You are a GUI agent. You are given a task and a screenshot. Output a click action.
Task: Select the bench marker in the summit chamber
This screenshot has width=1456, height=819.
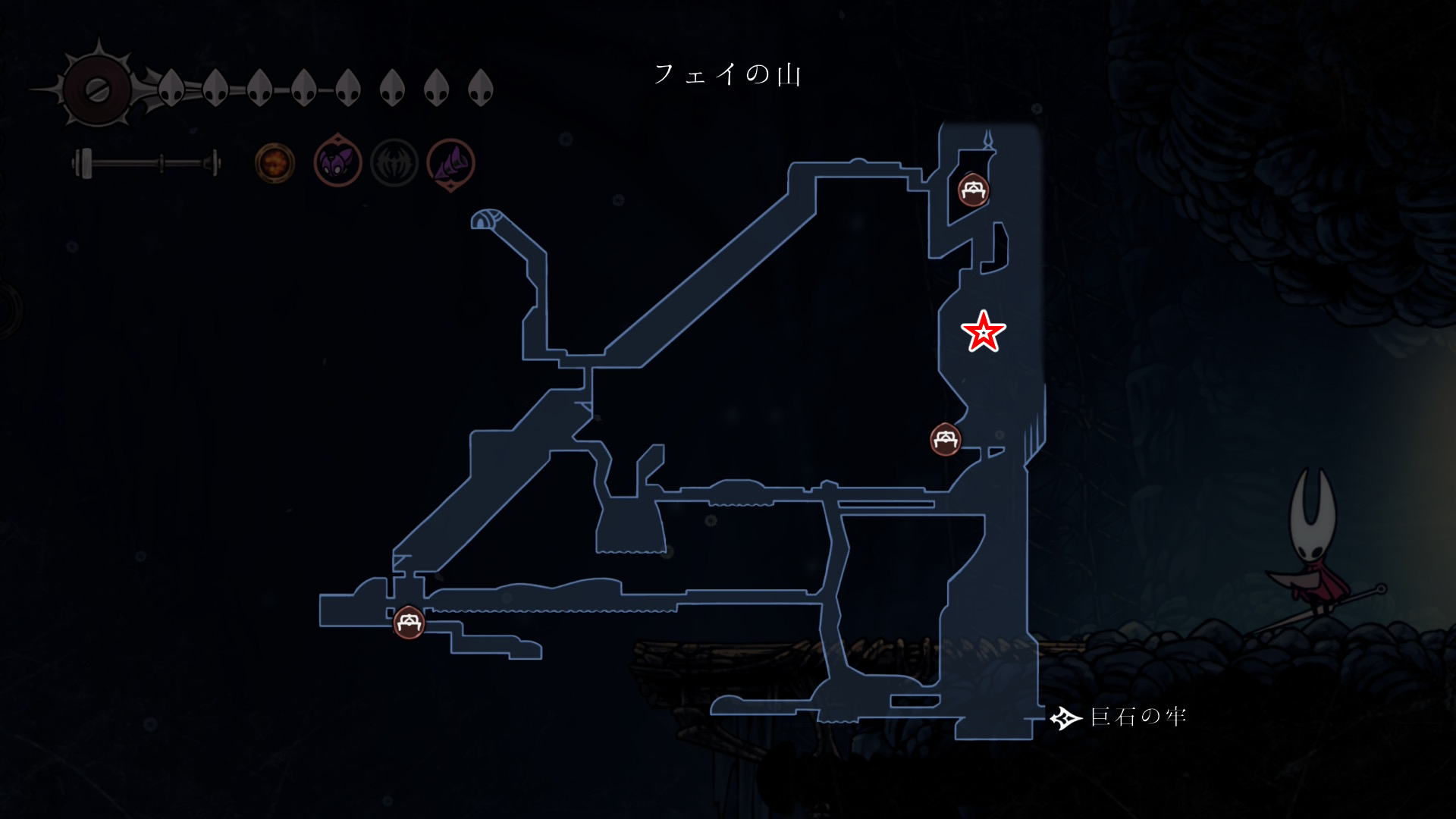(973, 190)
